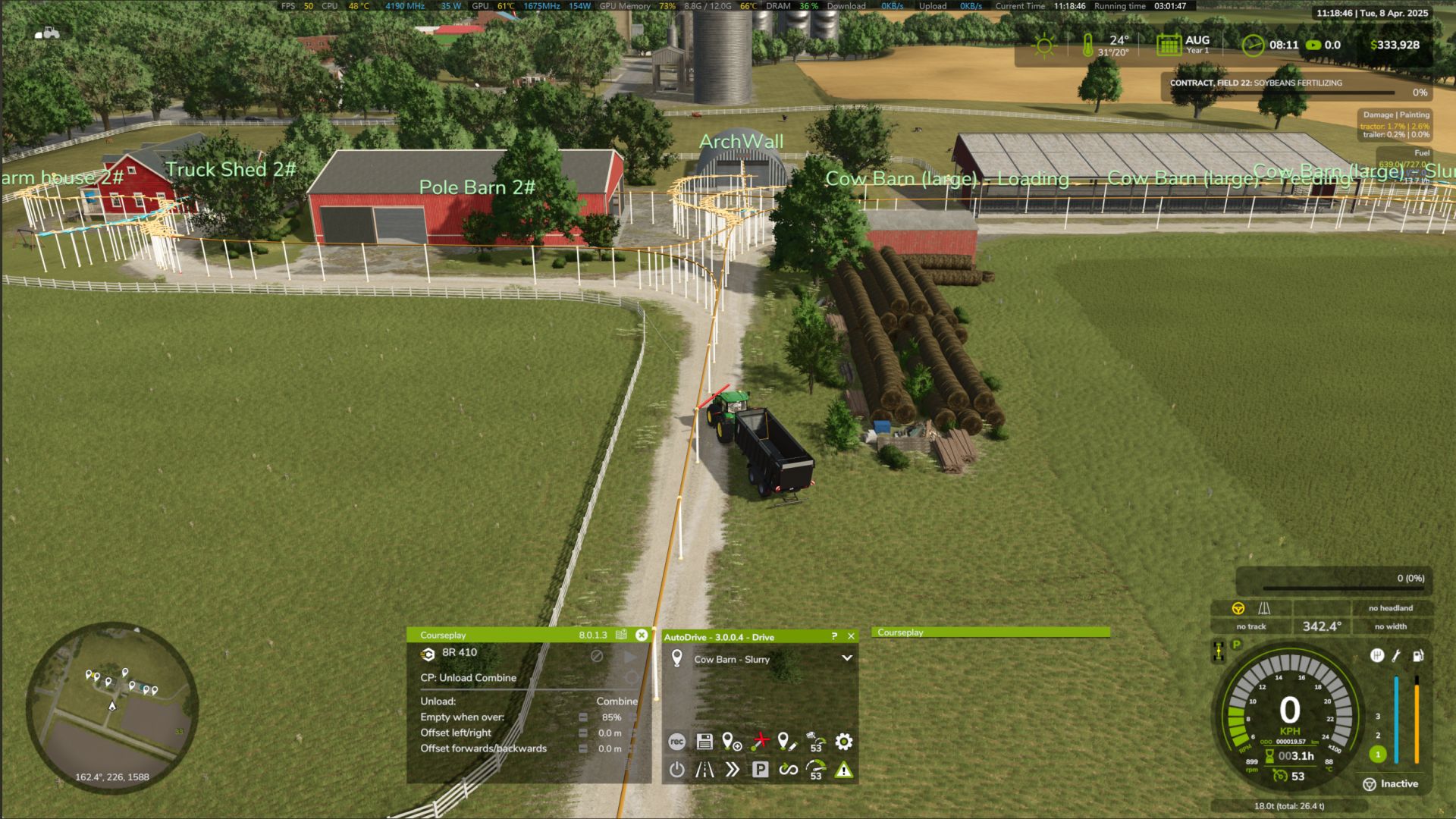
Task: Add a new AutoDrive map marker
Action: pyautogui.click(x=732, y=742)
